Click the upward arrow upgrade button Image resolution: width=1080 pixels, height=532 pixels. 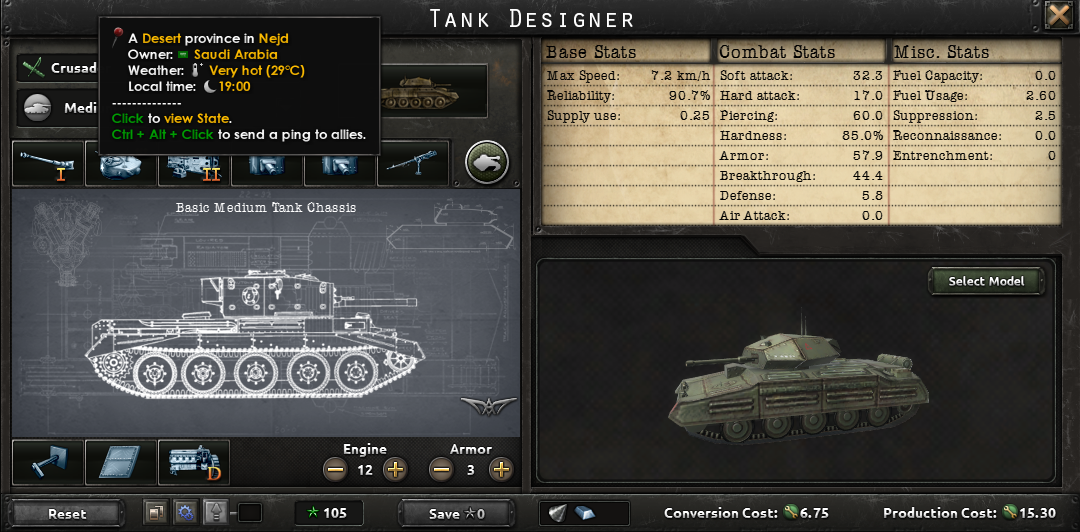click(x=216, y=513)
